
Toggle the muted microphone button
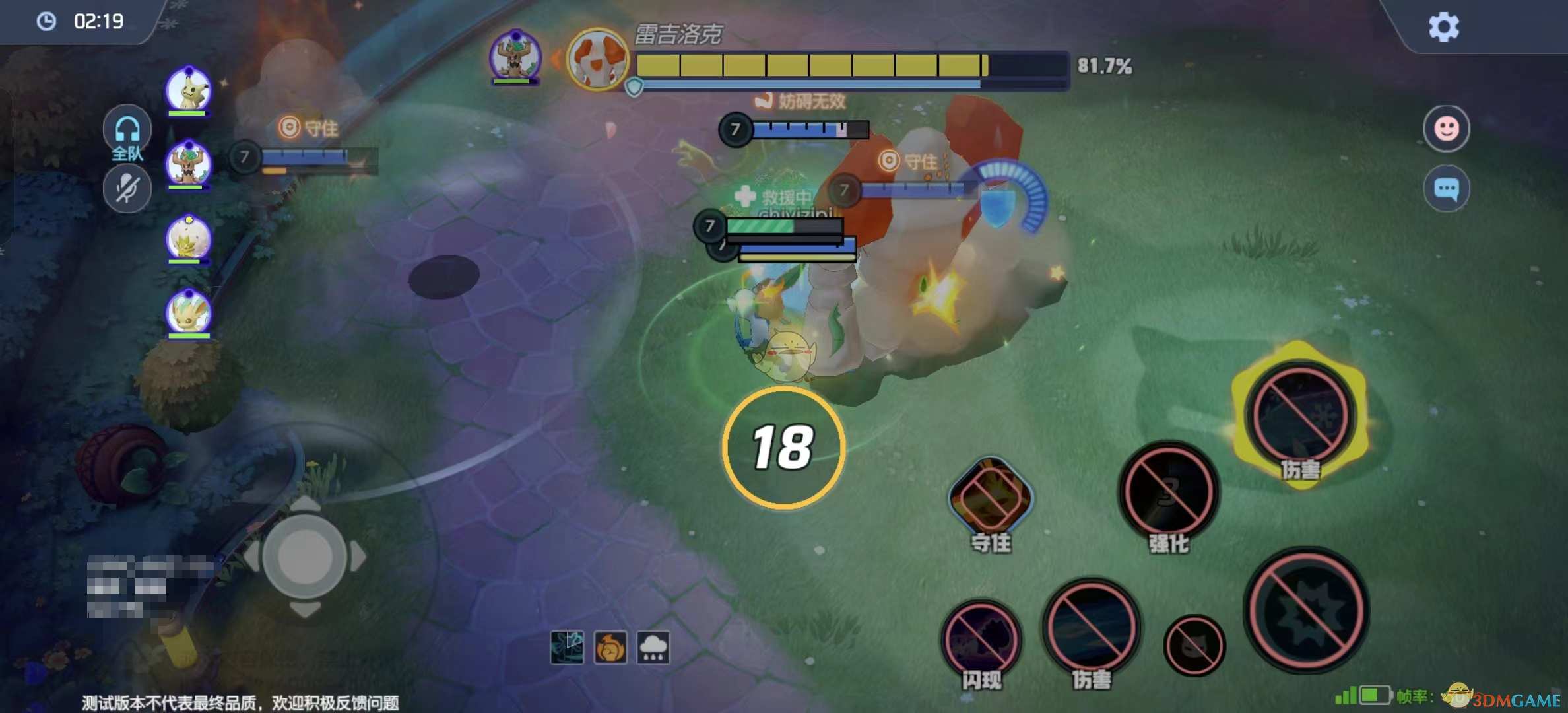127,189
